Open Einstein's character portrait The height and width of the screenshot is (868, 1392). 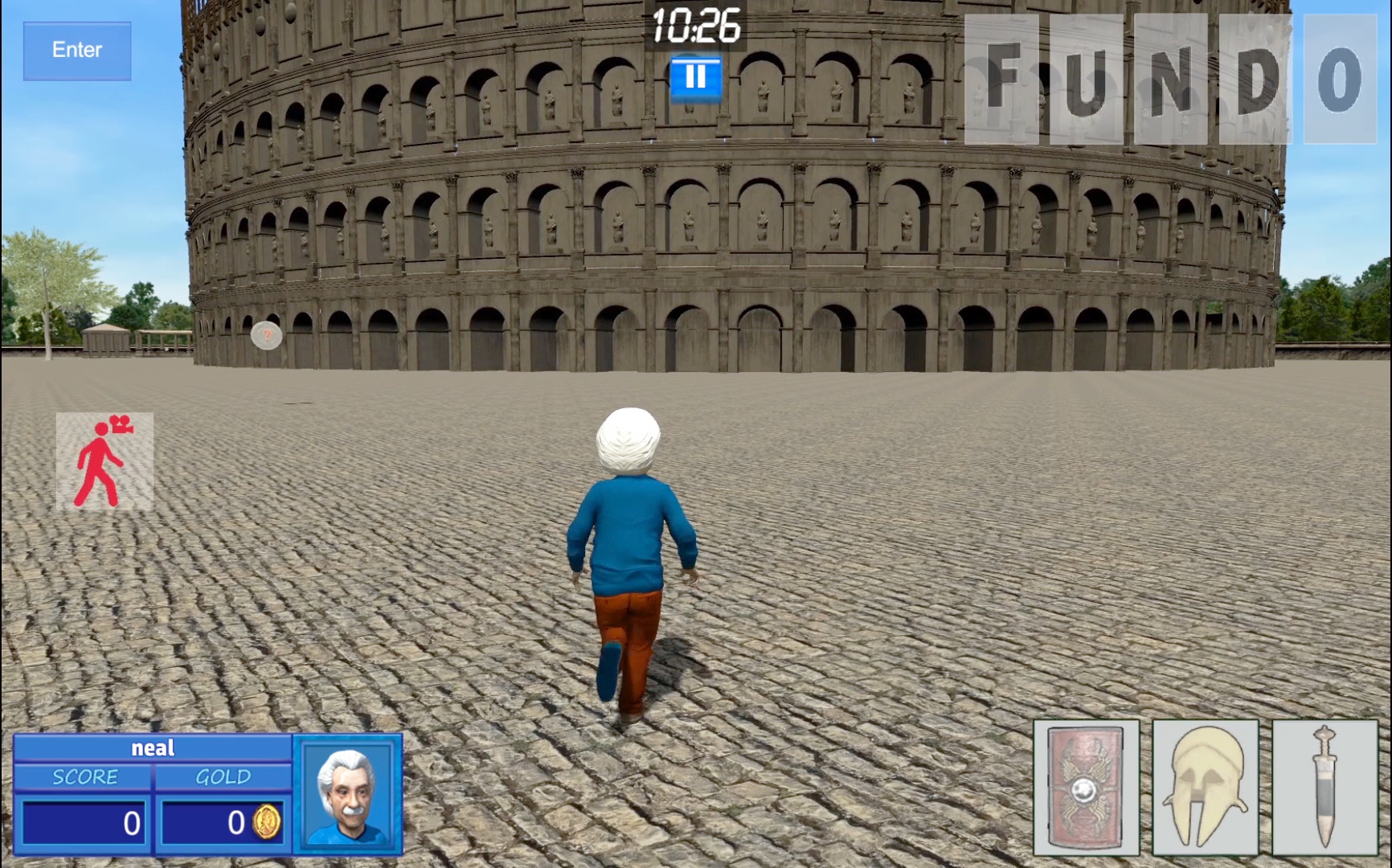pyautogui.click(x=349, y=796)
